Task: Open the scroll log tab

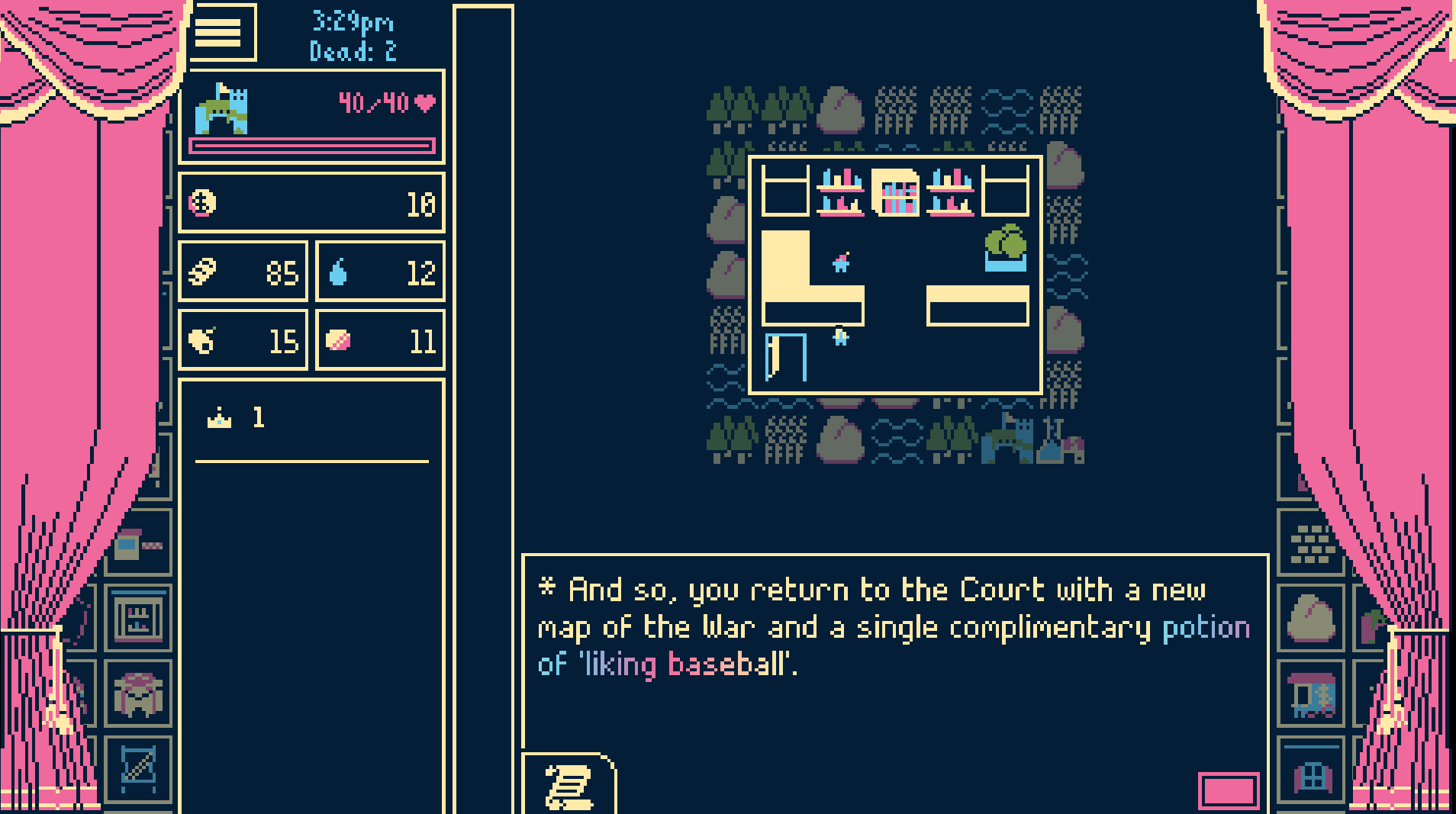Action: tap(569, 784)
